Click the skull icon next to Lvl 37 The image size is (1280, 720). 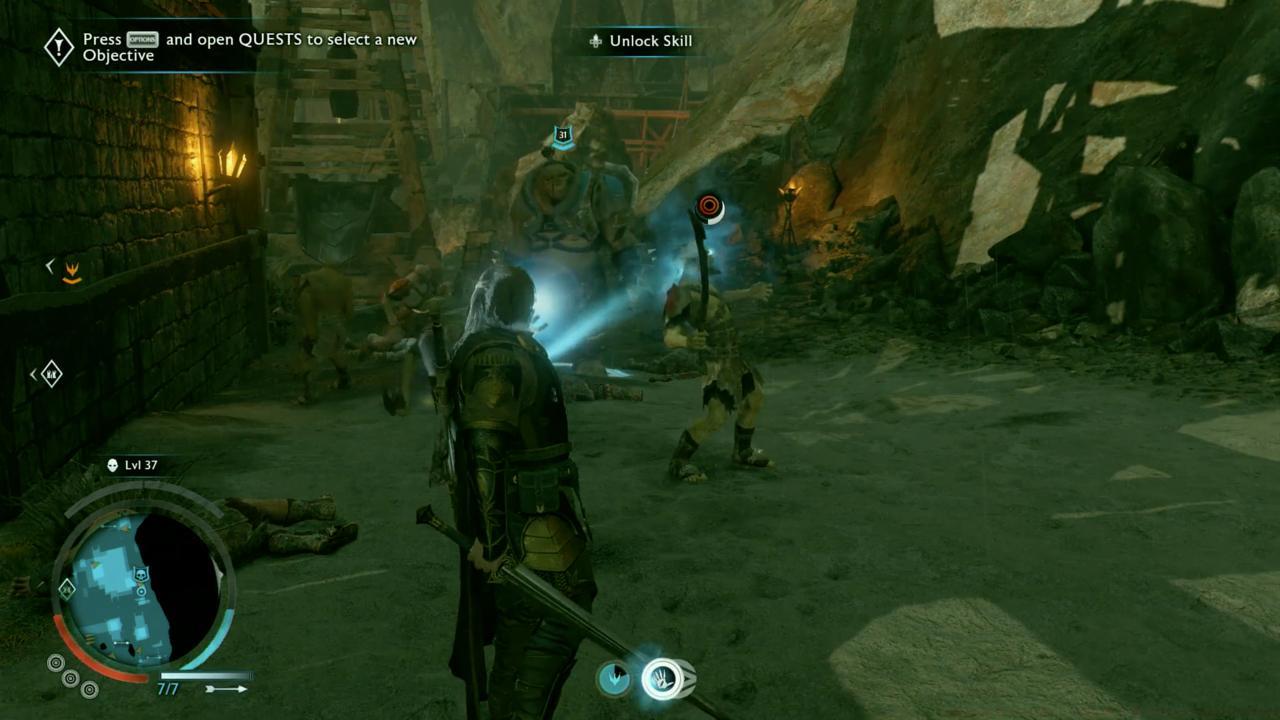(x=112, y=465)
